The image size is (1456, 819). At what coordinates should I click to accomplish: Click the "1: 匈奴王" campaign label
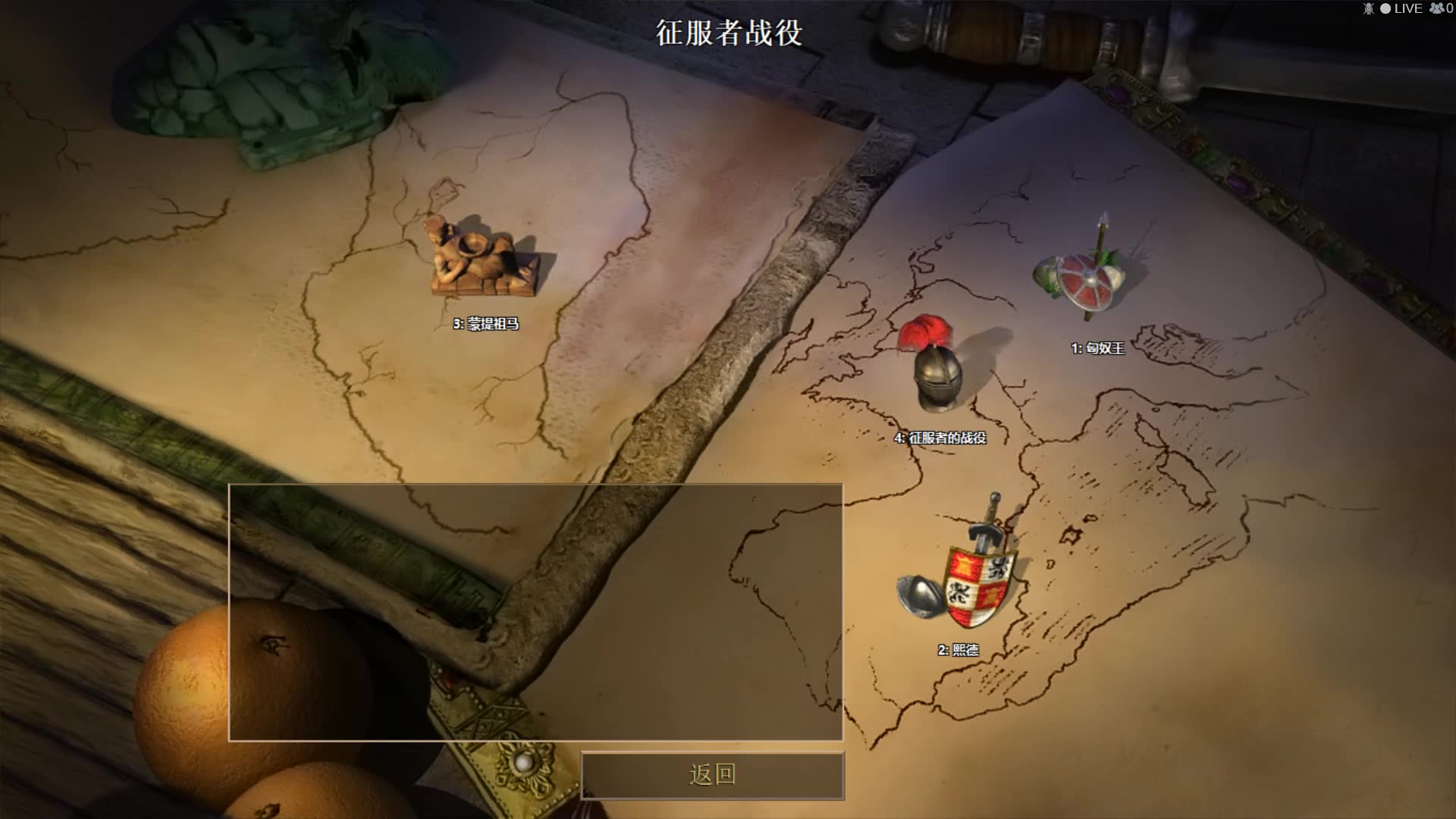(x=1098, y=347)
